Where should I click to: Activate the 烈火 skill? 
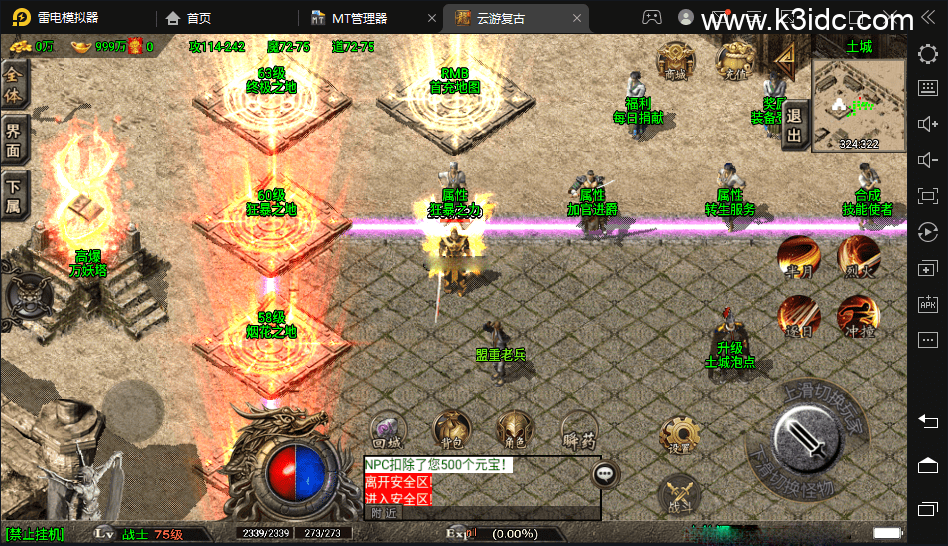858,256
